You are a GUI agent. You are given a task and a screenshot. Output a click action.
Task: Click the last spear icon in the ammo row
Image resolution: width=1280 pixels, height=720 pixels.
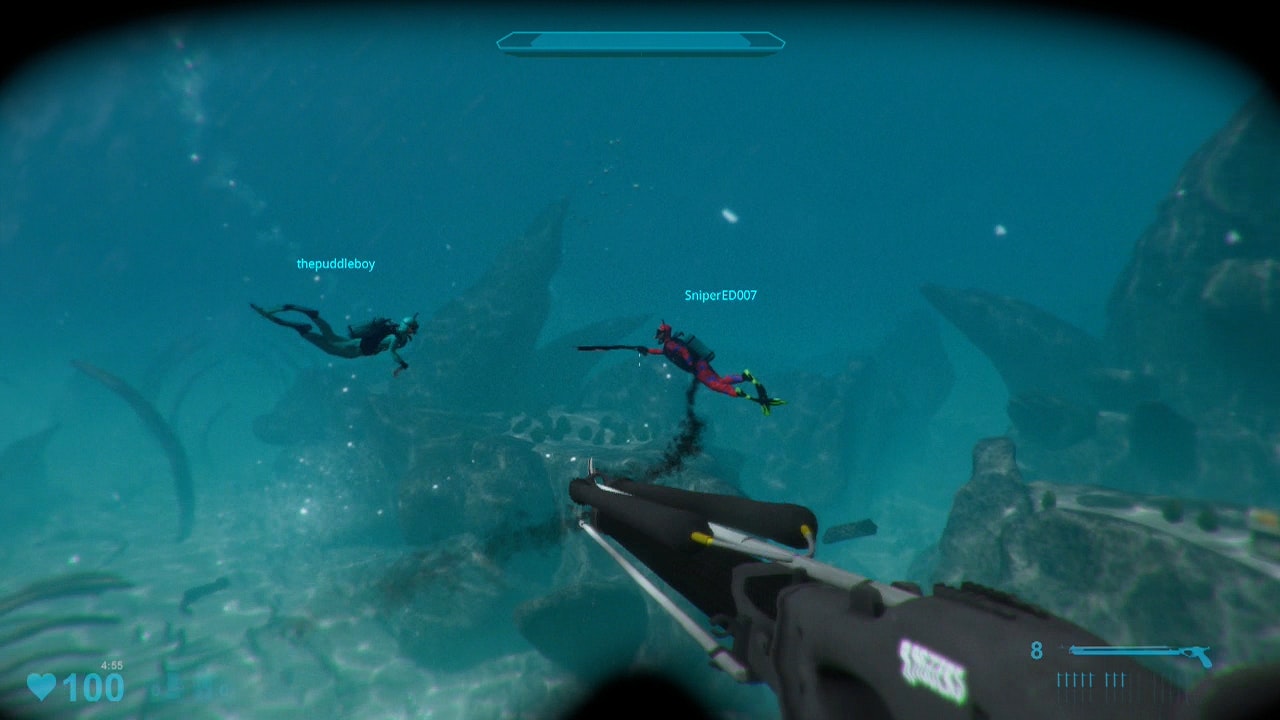pyautogui.click(x=1123, y=680)
